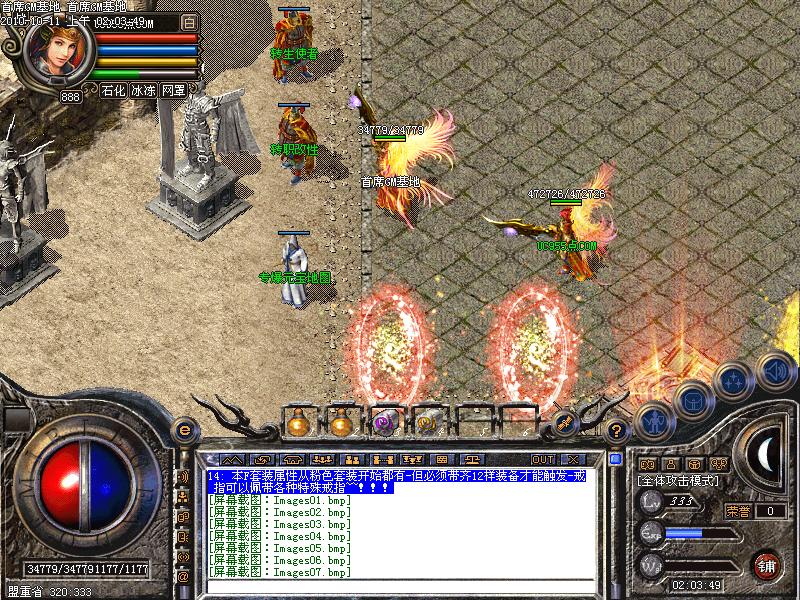
Task: Close with the X button on chat toolbar
Action: coord(574,459)
